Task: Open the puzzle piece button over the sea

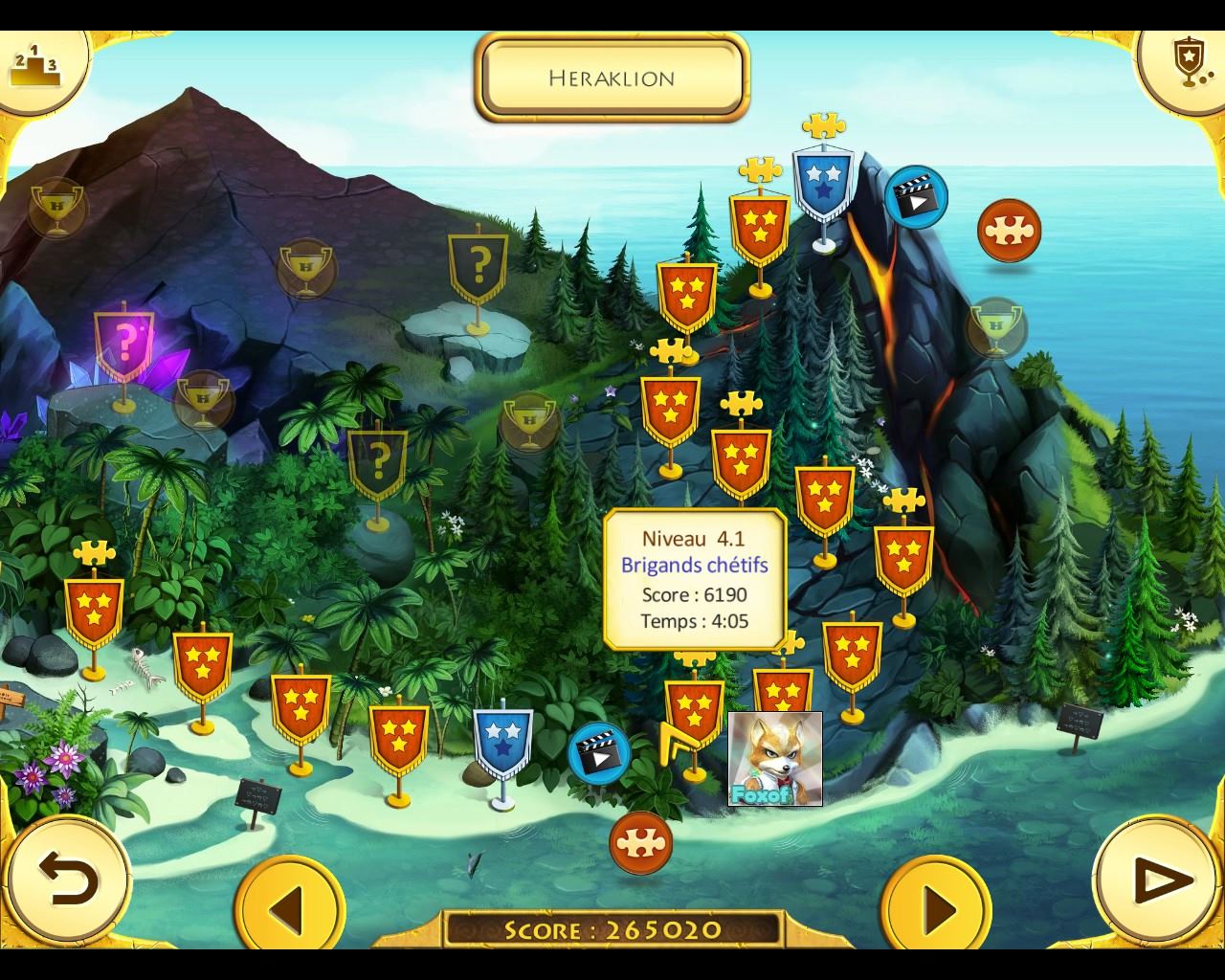Action: coord(1009,231)
